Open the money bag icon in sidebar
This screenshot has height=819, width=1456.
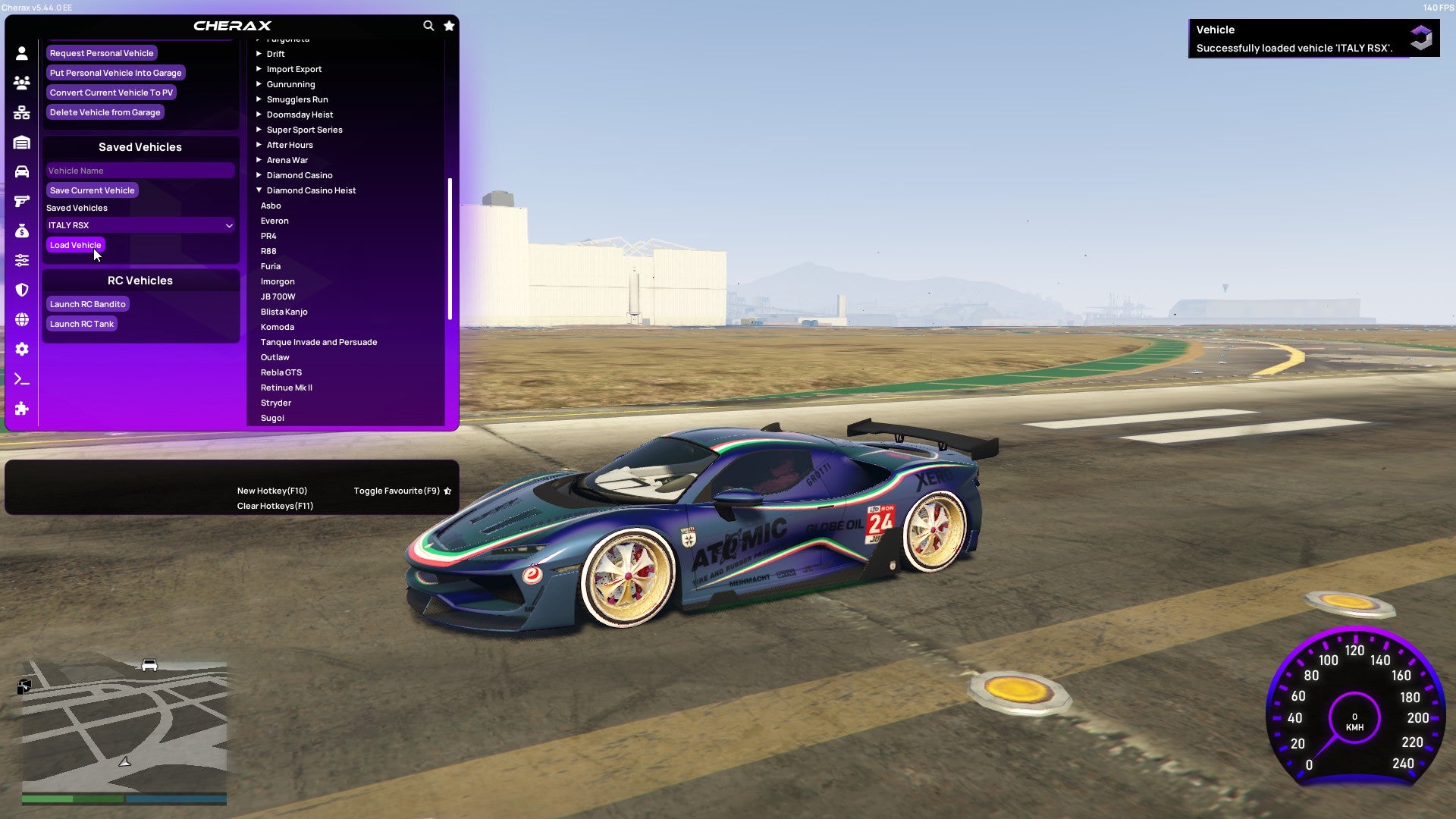point(22,231)
